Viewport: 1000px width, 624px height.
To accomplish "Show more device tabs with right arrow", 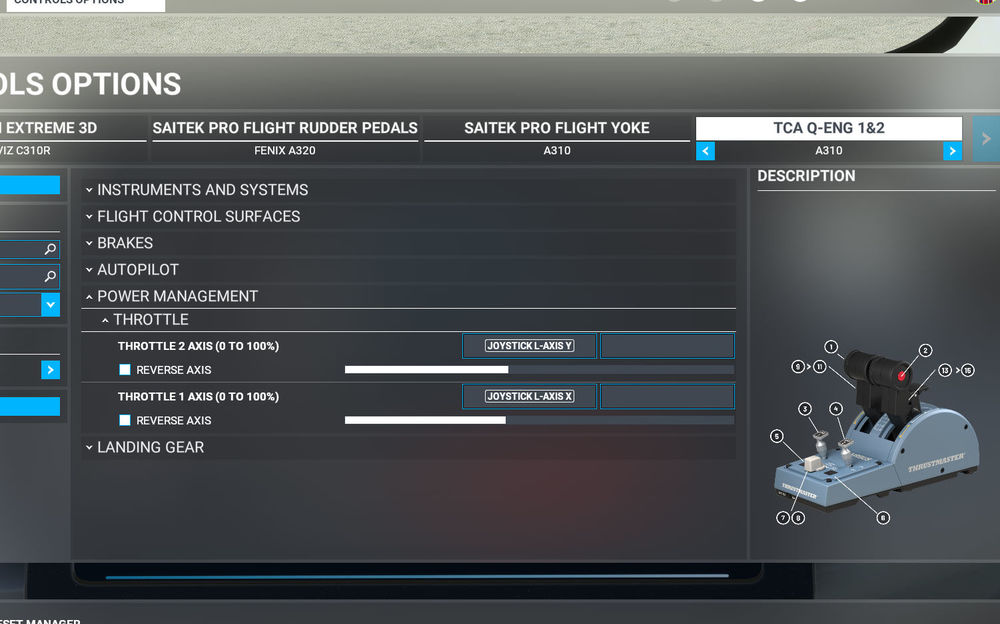I will pyautogui.click(x=986, y=140).
